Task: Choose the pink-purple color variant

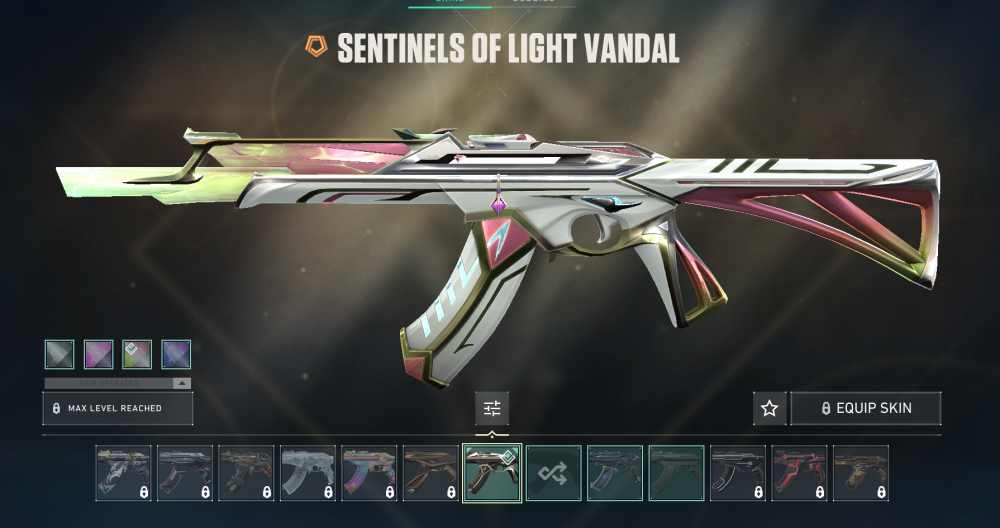Action: (x=98, y=354)
